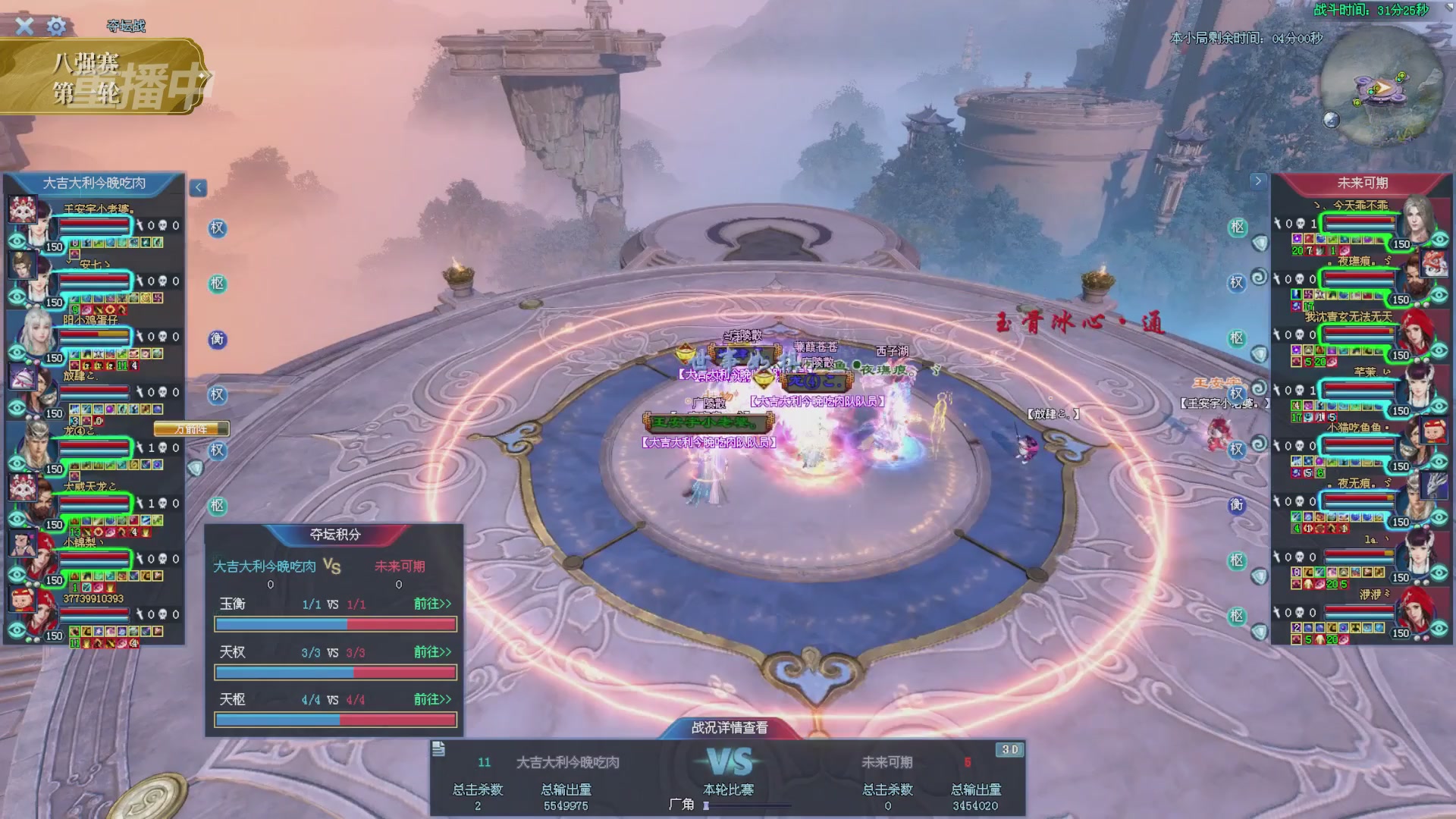This screenshot has width=1456, height=819.
Task: Open the document icon in the battle stats bar
Action: [x=438, y=749]
